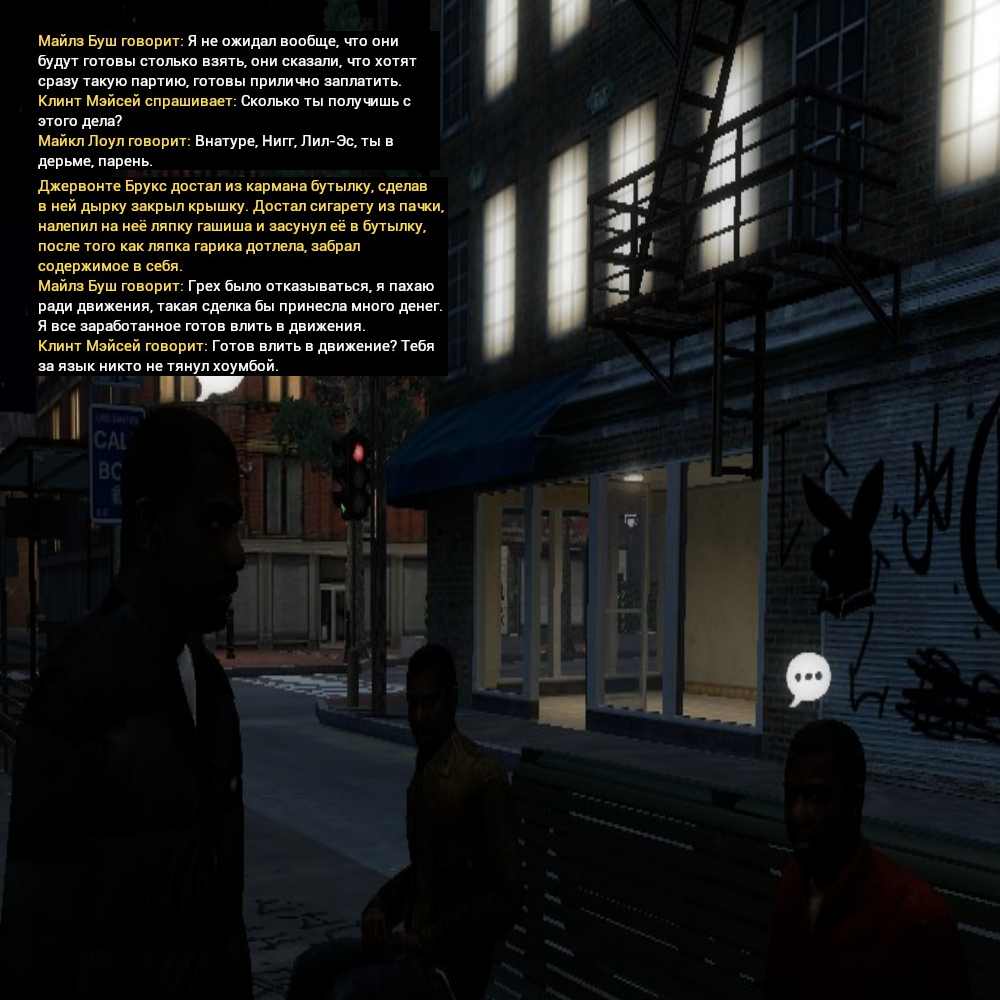Click the white speech bubble typing icon
Image resolution: width=1000 pixels, height=1000 pixels.
(x=808, y=678)
